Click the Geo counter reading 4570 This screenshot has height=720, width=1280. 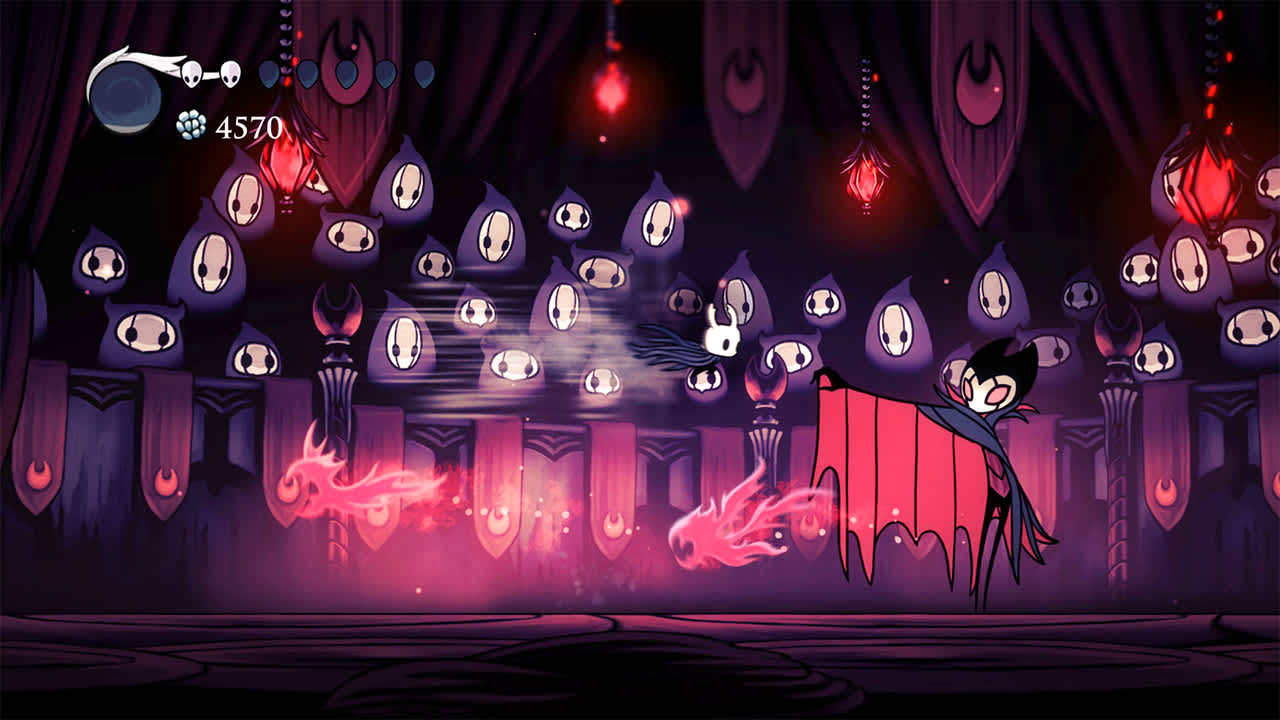pyautogui.click(x=250, y=124)
